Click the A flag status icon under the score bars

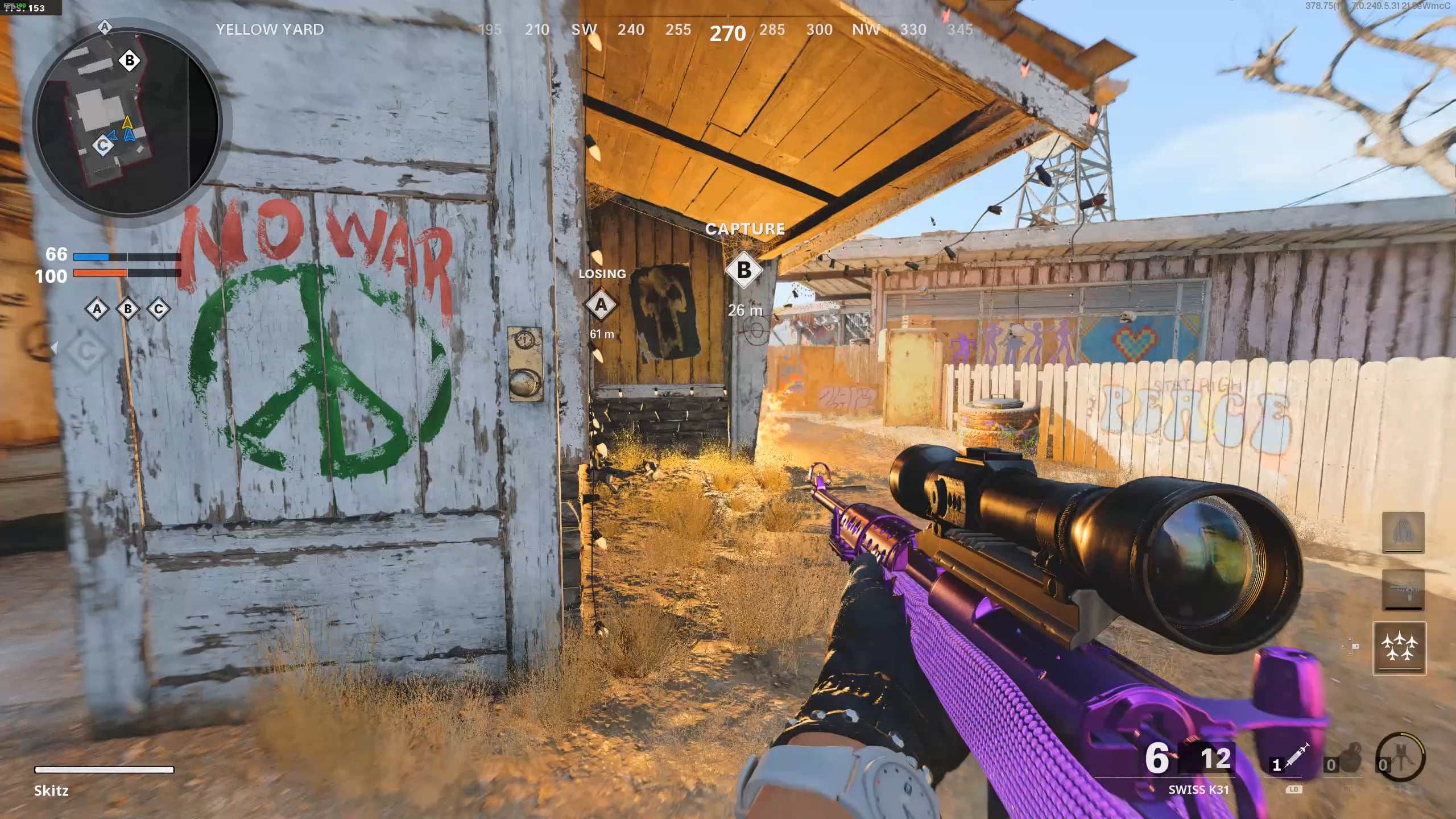pos(97,309)
